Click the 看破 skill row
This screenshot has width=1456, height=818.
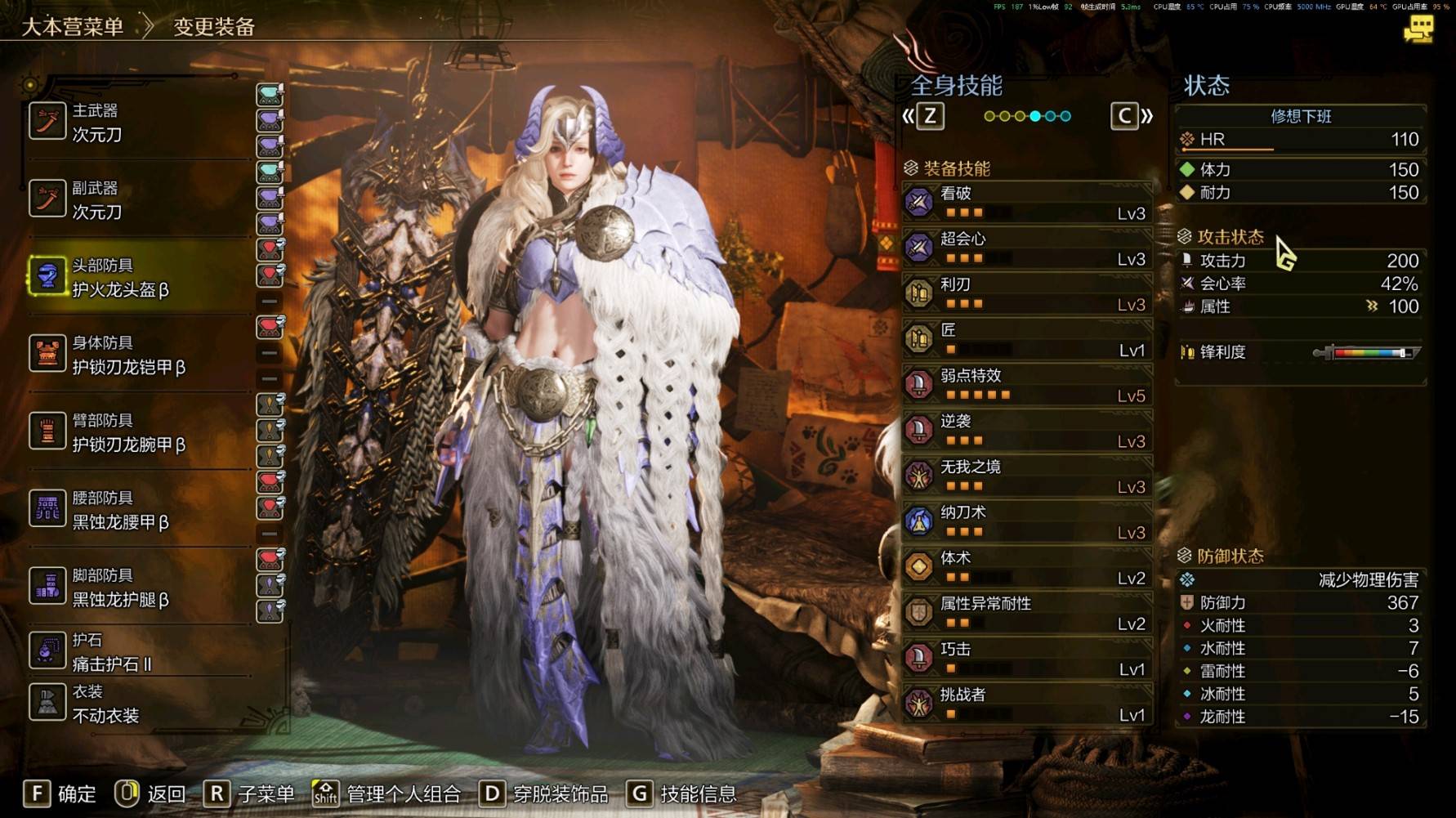pos(1026,203)
